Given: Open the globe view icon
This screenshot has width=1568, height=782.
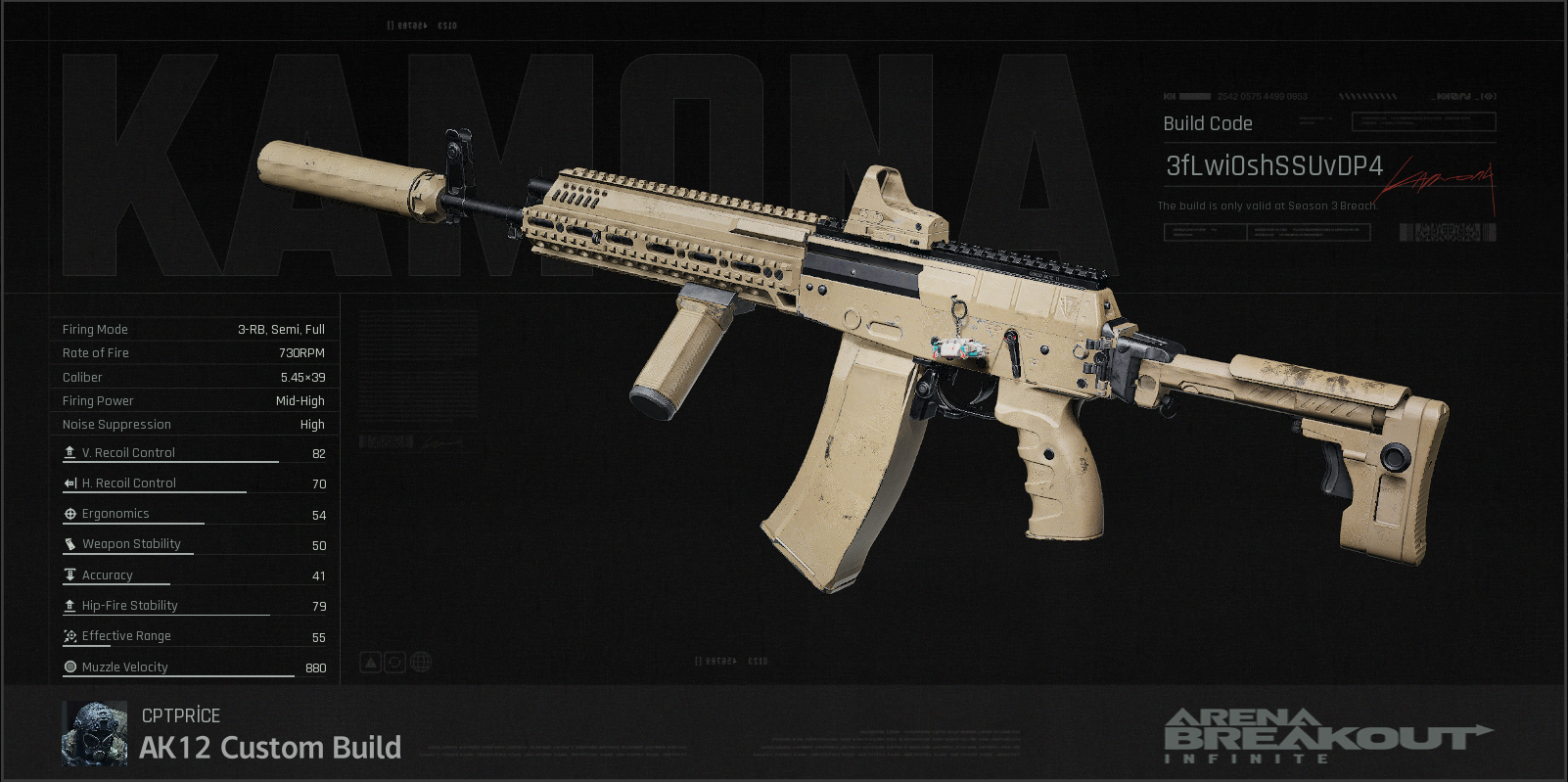Looking at the screenshot, I should click(420, 662).
